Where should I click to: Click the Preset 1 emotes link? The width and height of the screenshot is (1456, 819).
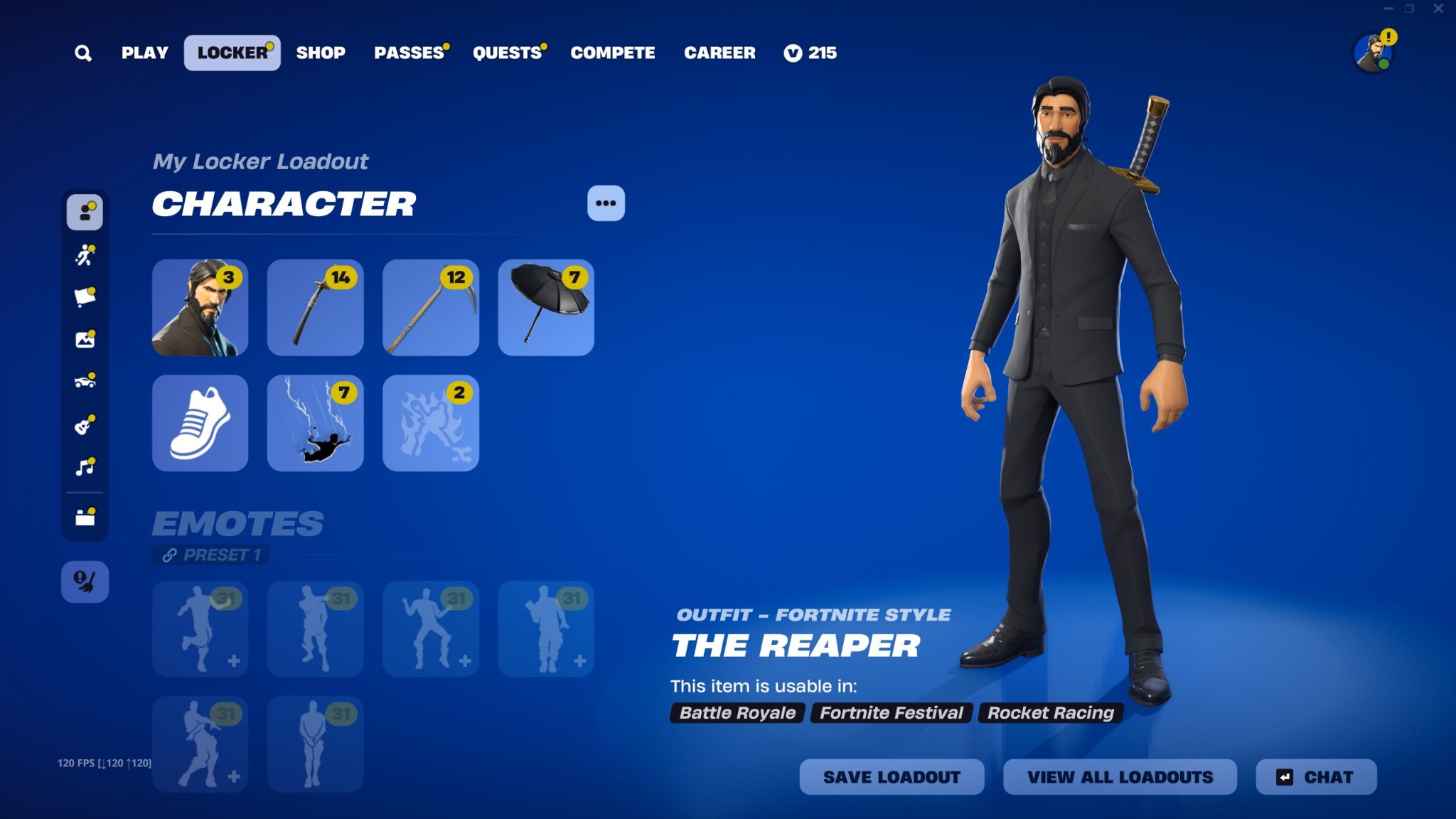tap(210, 555)
